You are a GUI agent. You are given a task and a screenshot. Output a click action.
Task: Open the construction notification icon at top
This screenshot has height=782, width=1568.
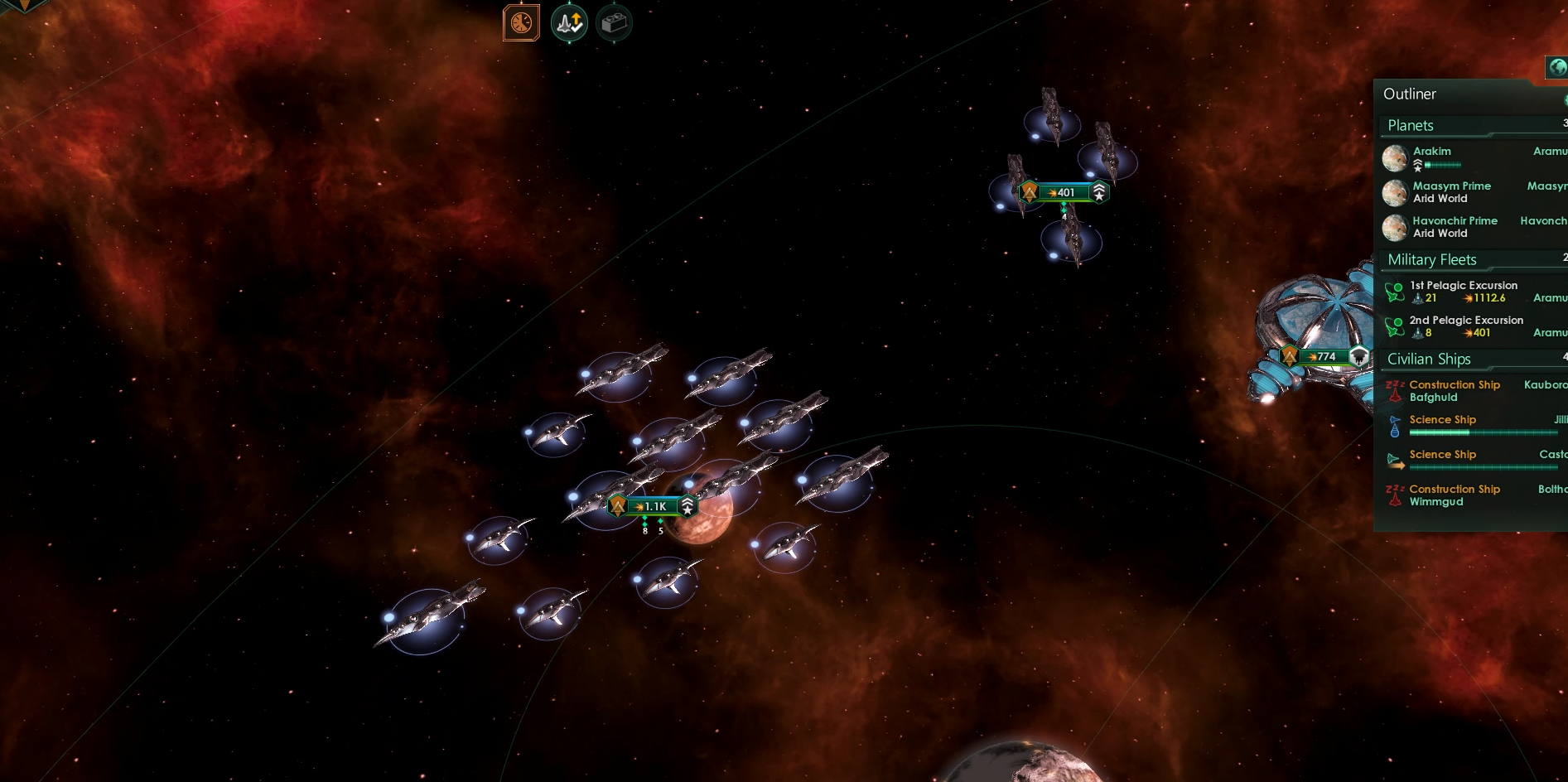pos(614,22)
